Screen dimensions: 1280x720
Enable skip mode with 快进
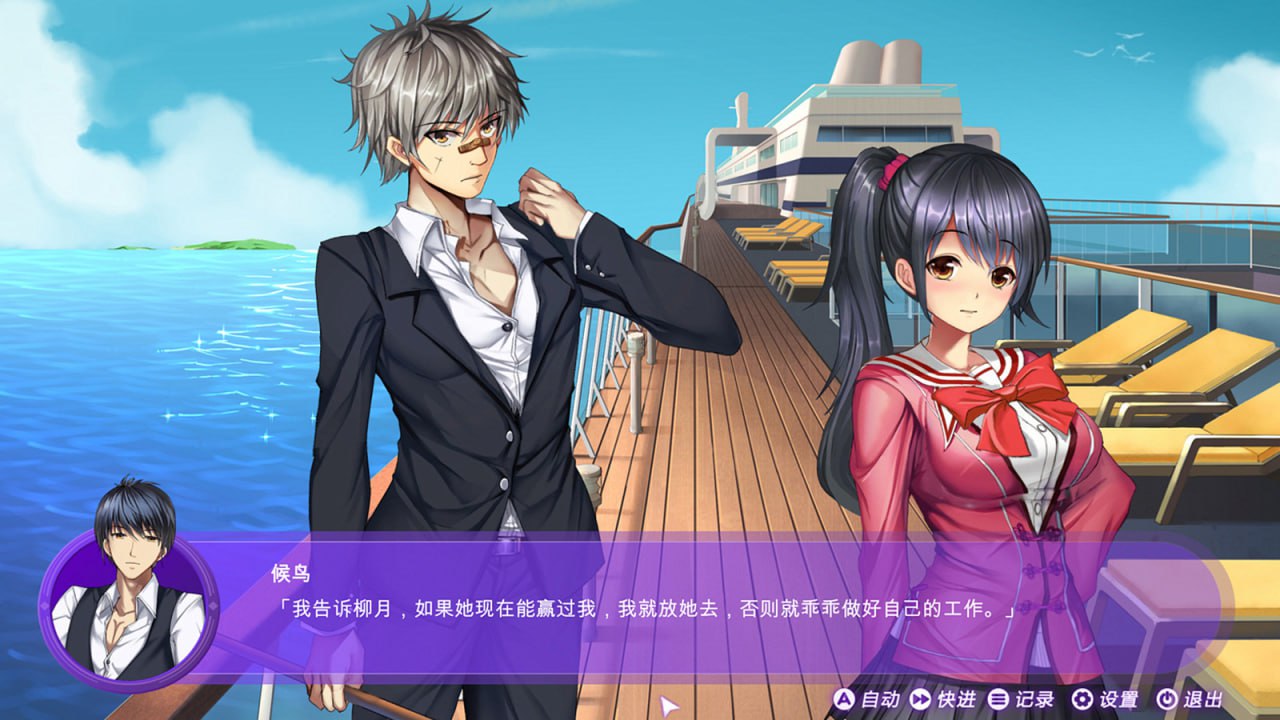point(957,698)
